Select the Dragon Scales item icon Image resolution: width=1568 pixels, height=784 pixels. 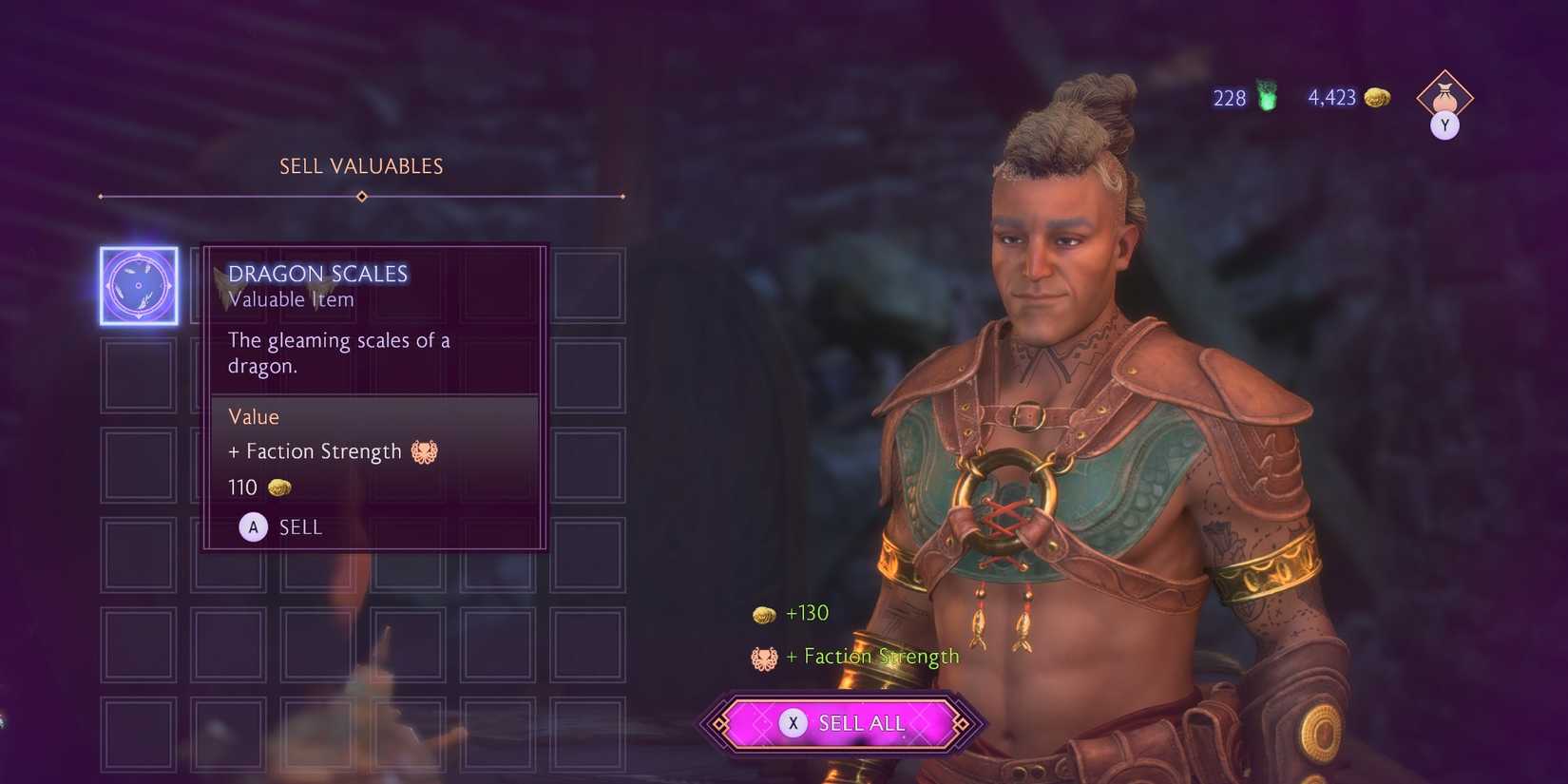[139, 285]
